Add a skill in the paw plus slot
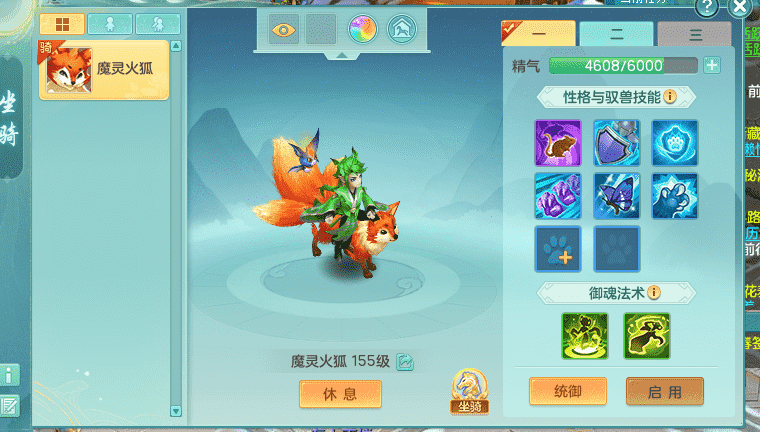760x432 pixels. 558,248
